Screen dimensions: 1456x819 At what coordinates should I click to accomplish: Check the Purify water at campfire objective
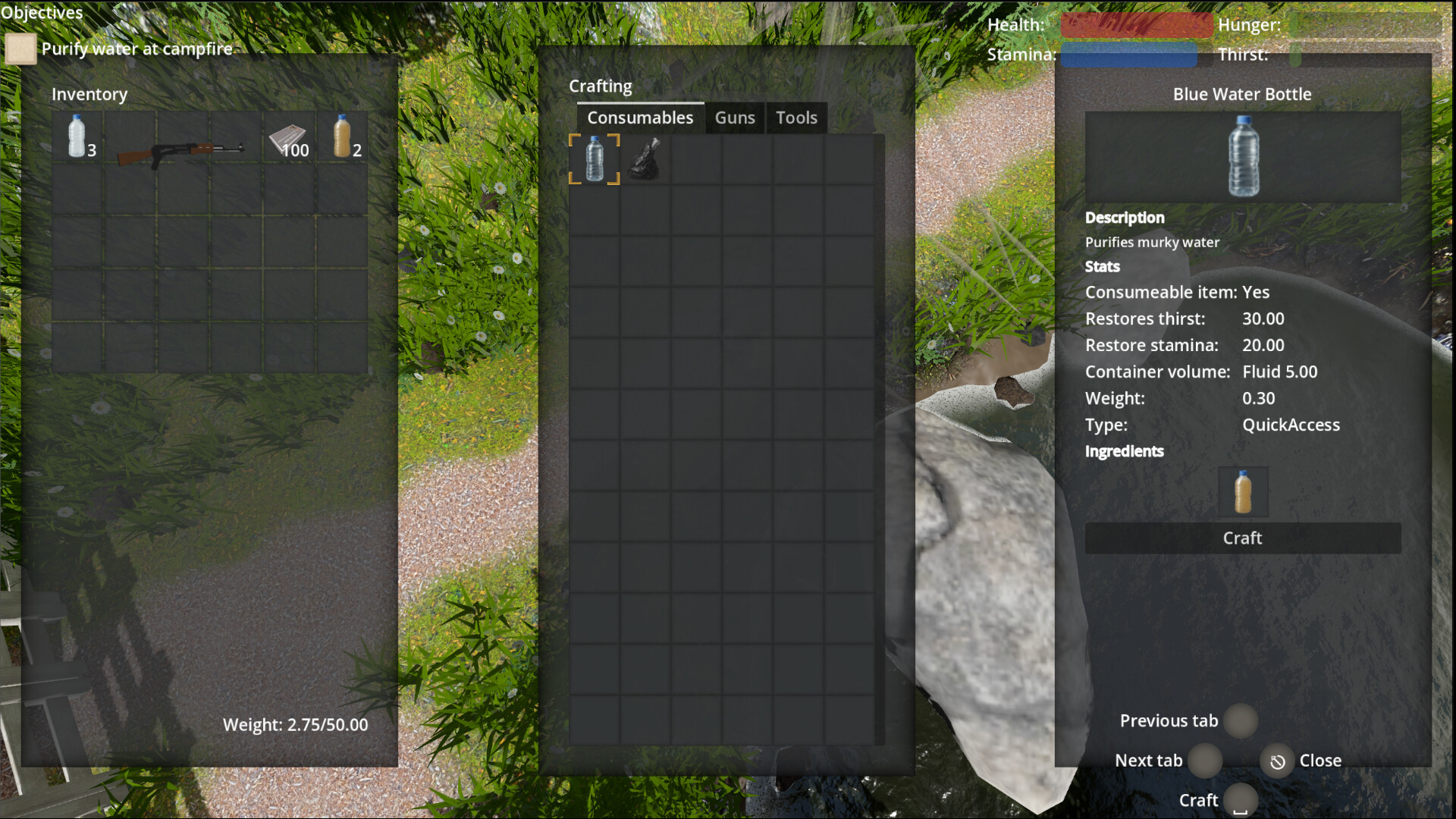[x=20, y=49]
